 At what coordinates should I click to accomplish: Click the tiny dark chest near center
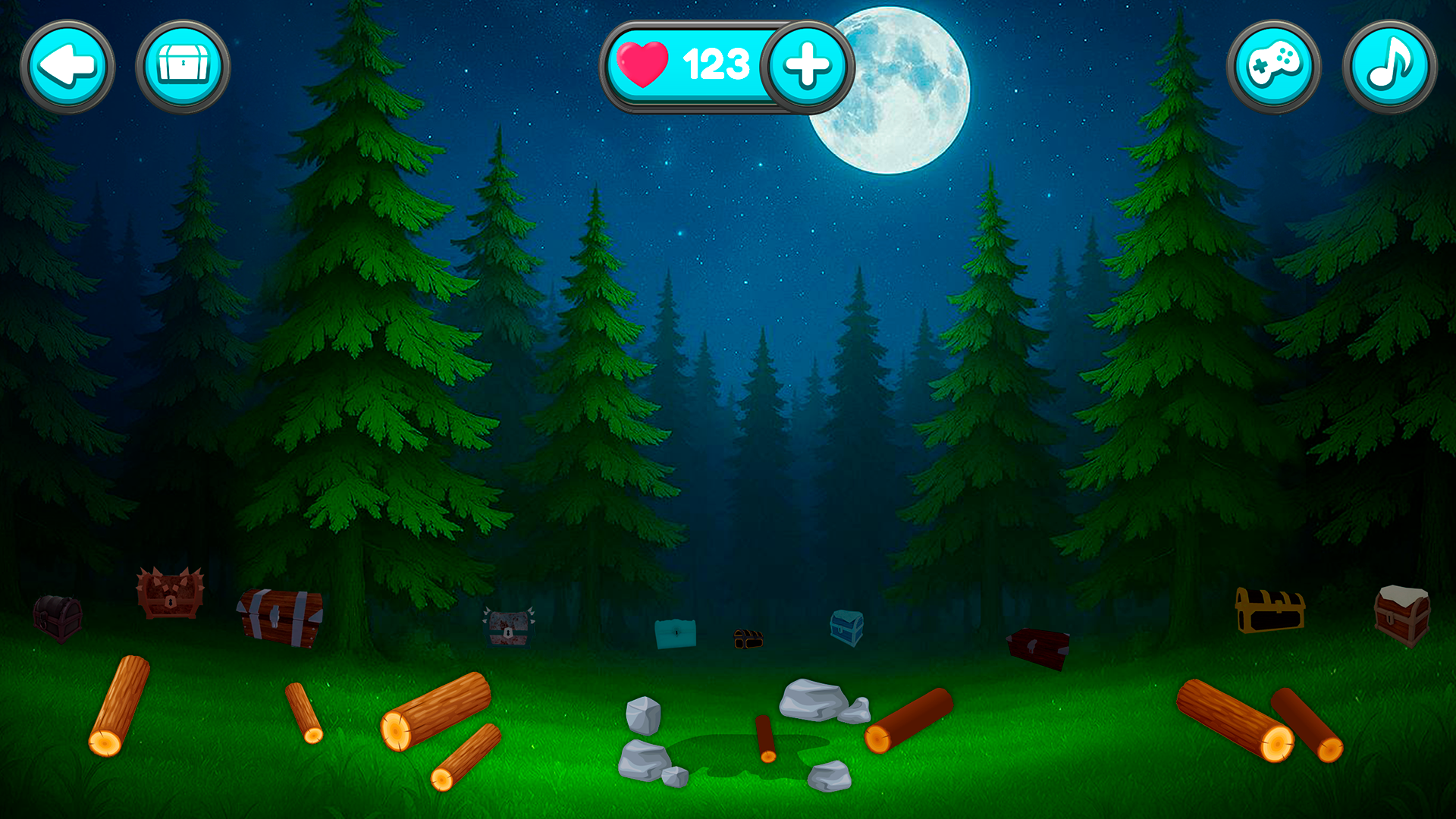747,639
